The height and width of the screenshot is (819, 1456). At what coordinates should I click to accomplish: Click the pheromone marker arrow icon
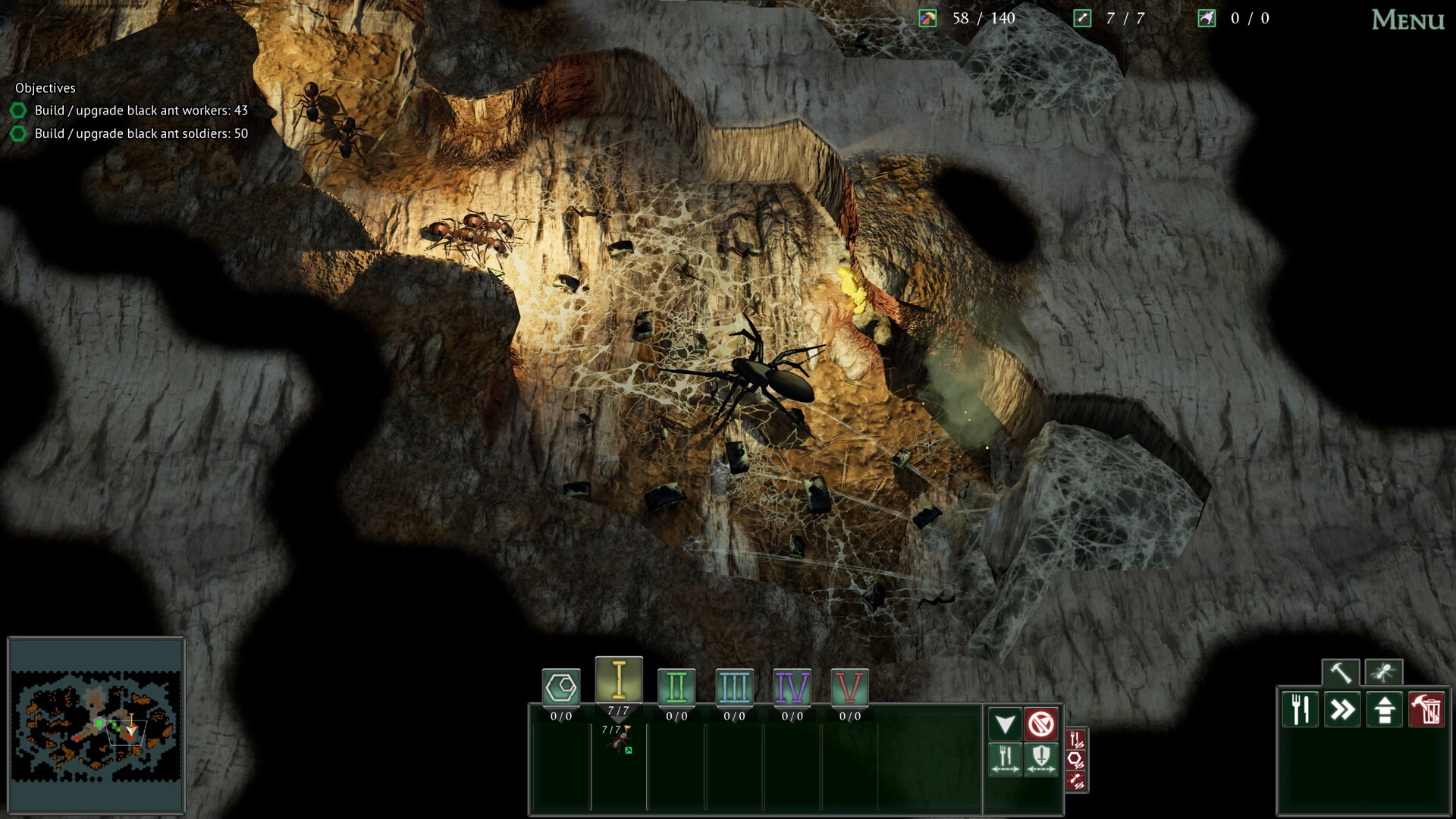pyautogui.click(x=1006, y=723)
